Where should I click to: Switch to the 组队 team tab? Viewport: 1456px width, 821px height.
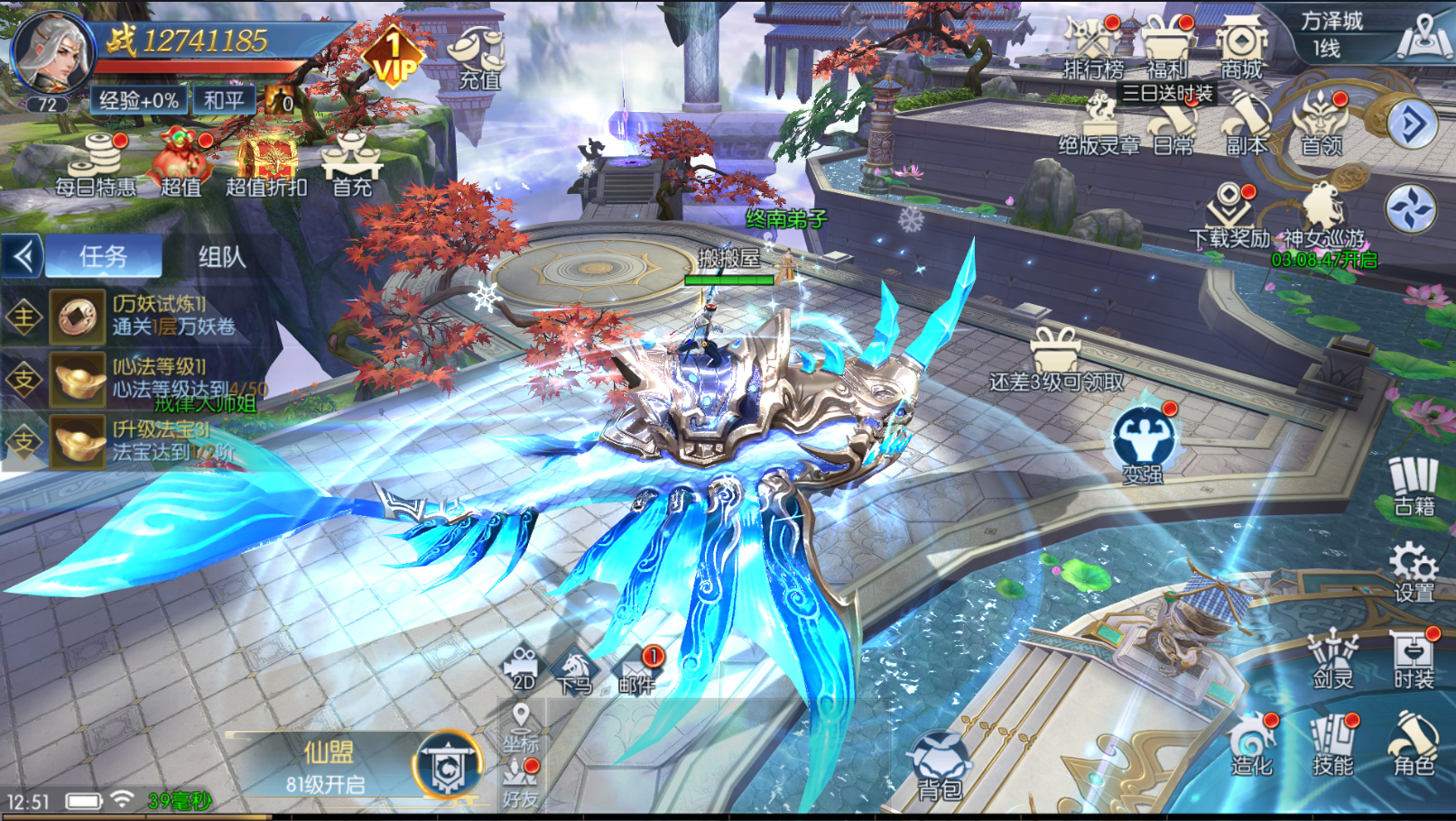(221, 257)
